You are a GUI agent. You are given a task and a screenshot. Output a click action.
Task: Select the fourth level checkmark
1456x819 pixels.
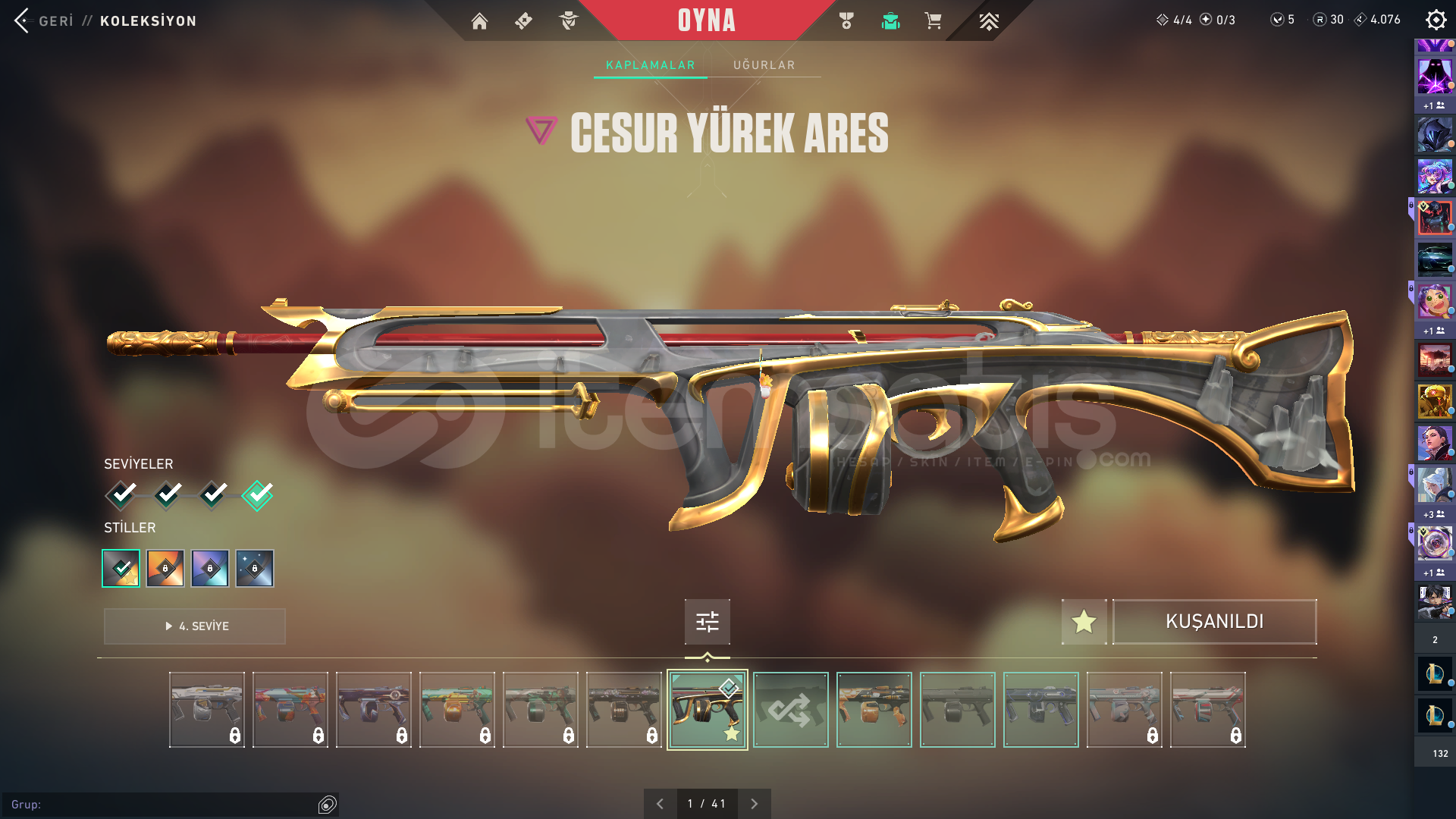tap(257, 495)
